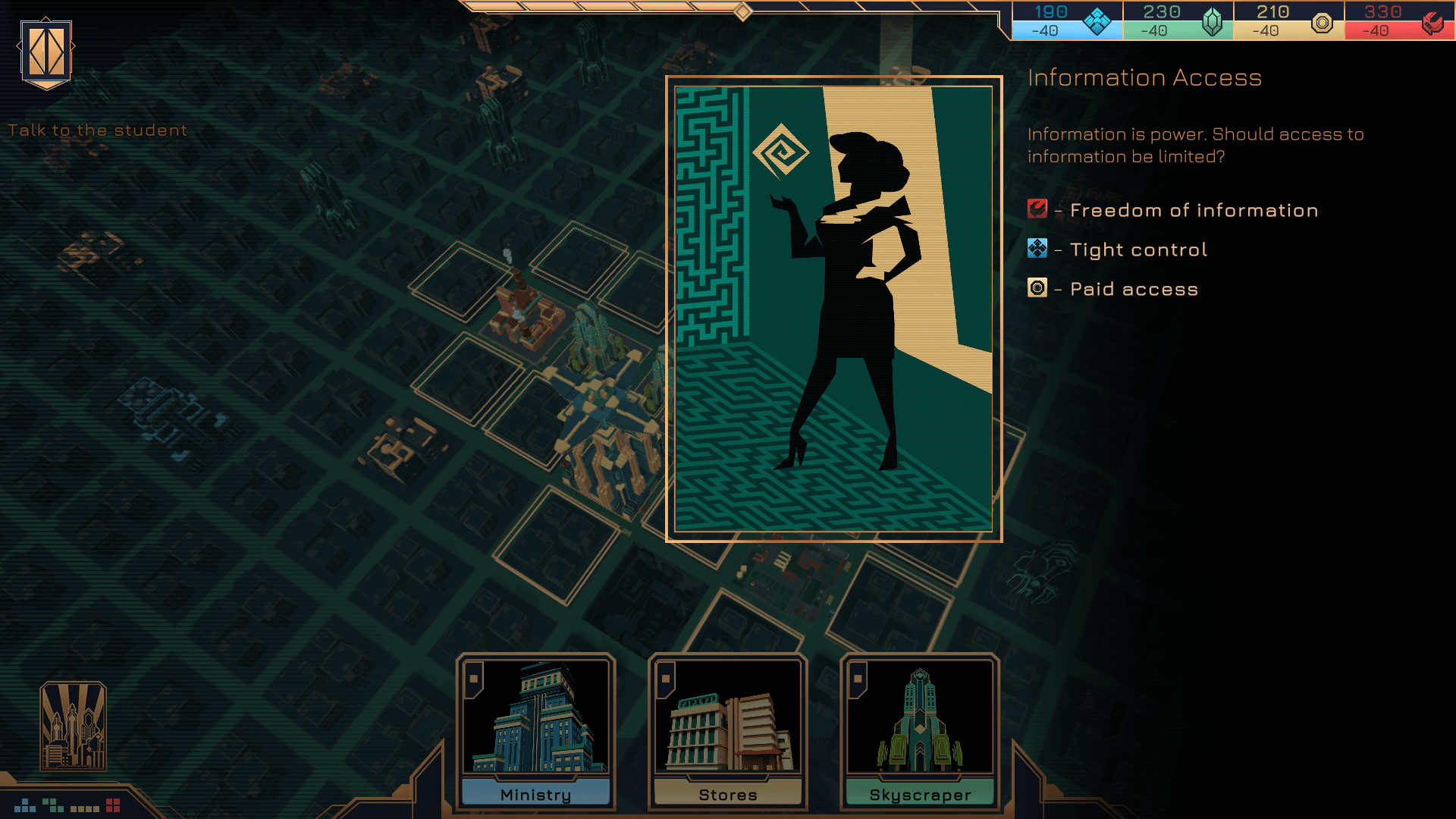
Task: Click the Tight control blue diamond icon
Action: (x=1037, y=248)
